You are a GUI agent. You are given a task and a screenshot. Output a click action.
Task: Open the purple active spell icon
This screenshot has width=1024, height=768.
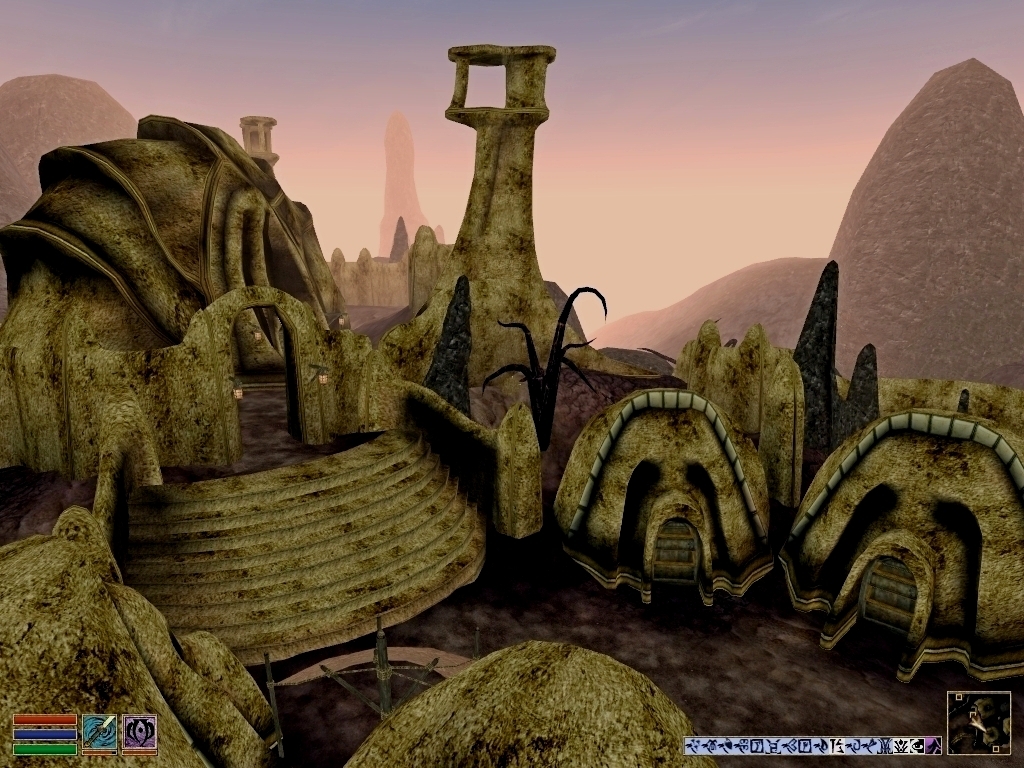[x=139, y=732]
